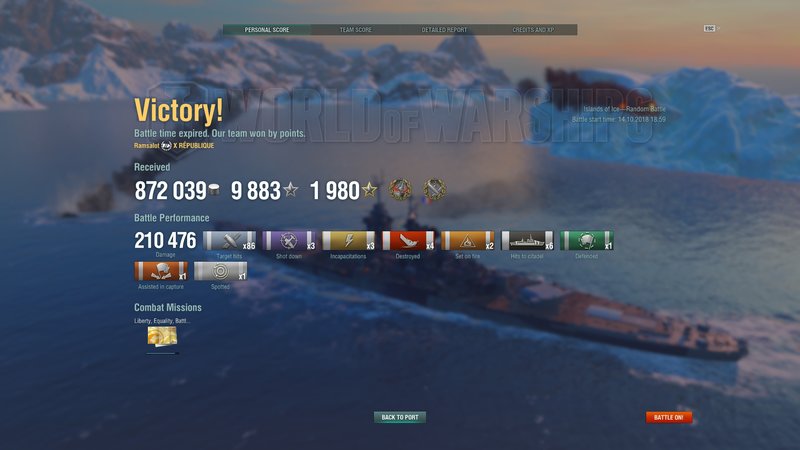Open the Detailed Report tab
Screen dimensions: 800x450
(x=444, y=30)
